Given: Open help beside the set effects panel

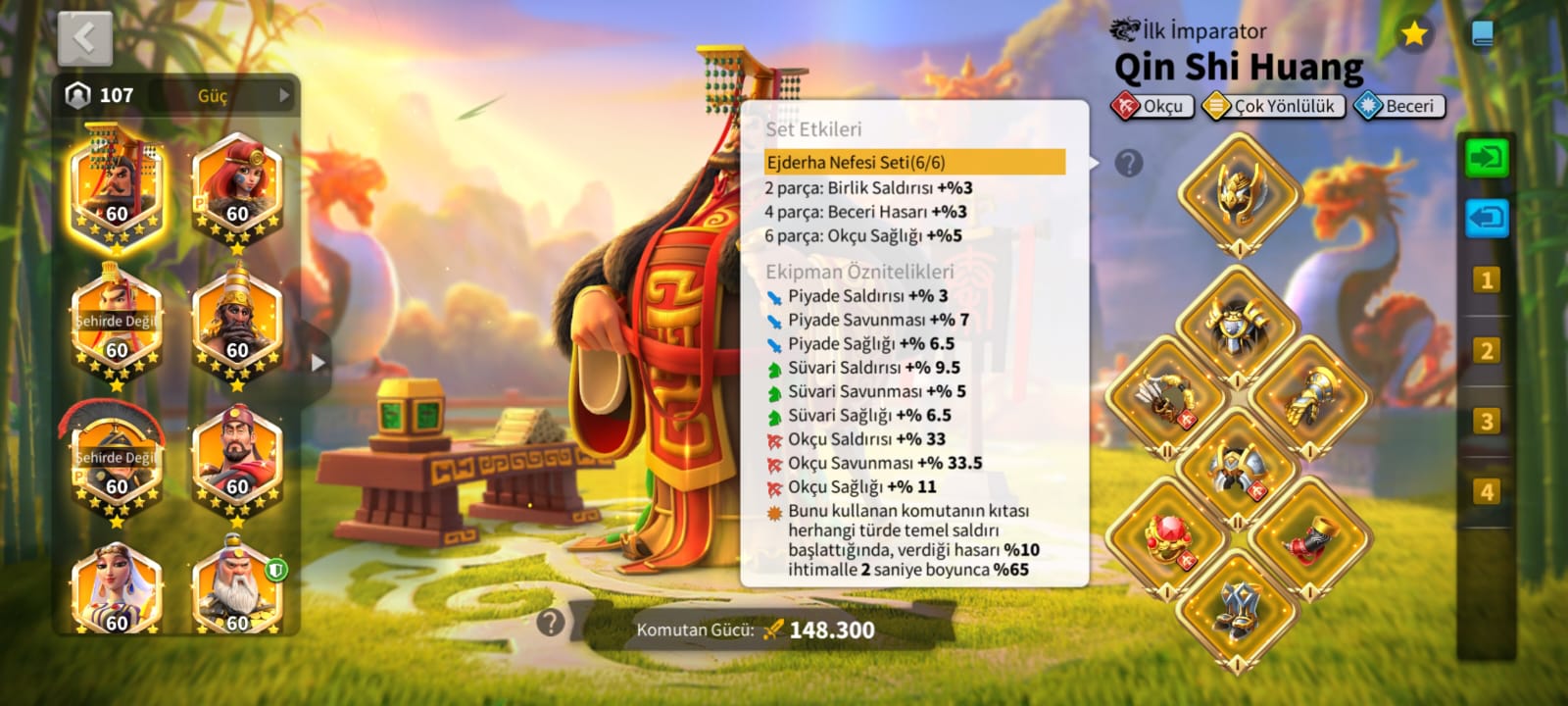Looking at the screenshot, I should click(x=1129, y=163).
